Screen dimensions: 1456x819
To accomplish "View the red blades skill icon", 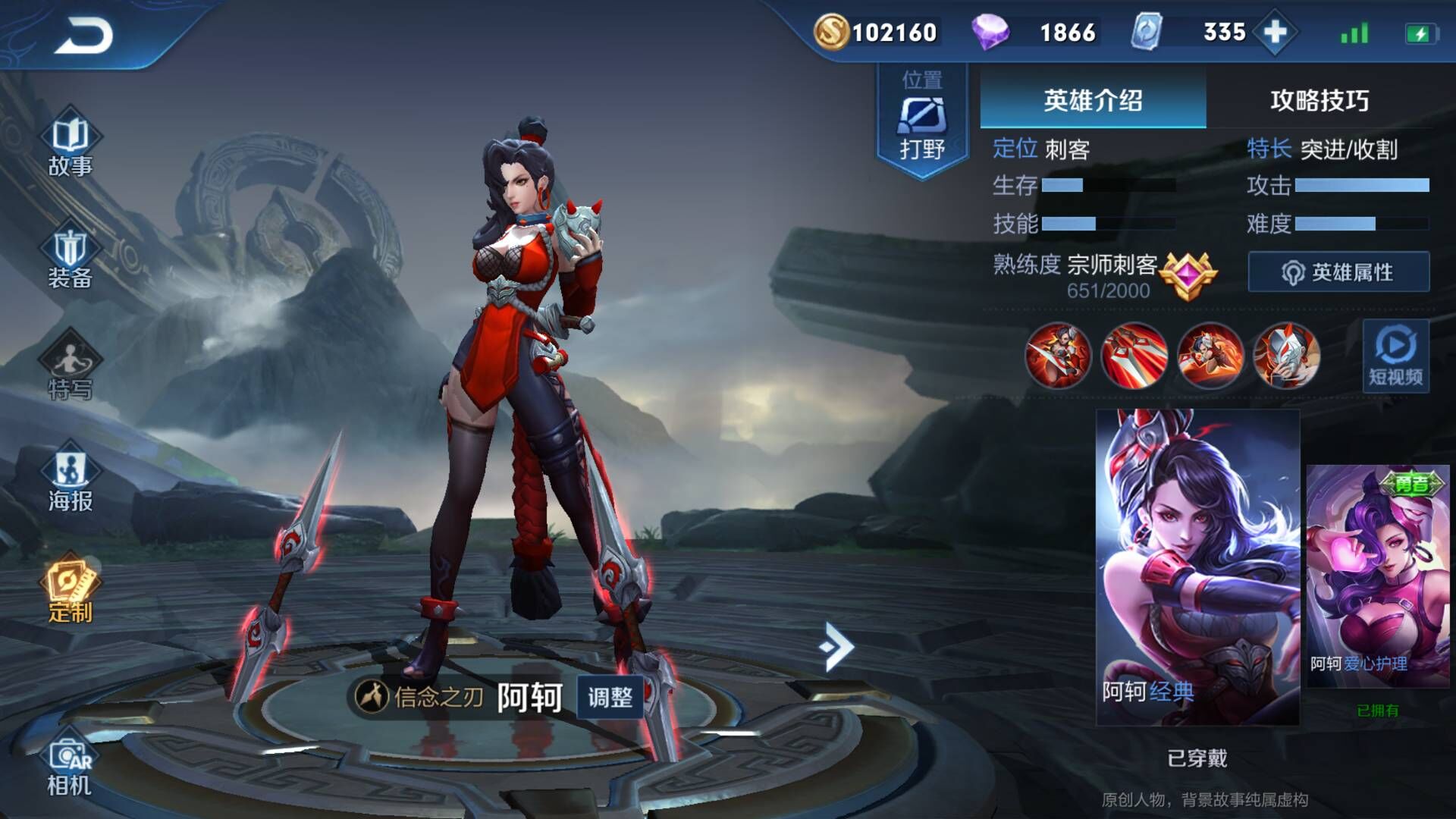I will pyautogui.click(x=1134, y=356).
